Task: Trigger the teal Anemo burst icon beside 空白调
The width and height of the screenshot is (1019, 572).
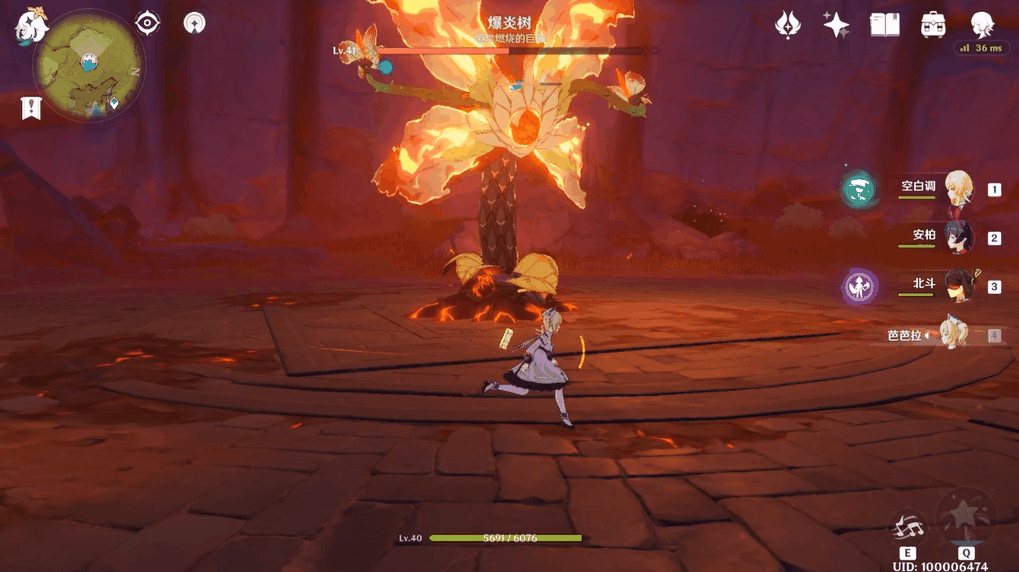Action: coord(858,189)
